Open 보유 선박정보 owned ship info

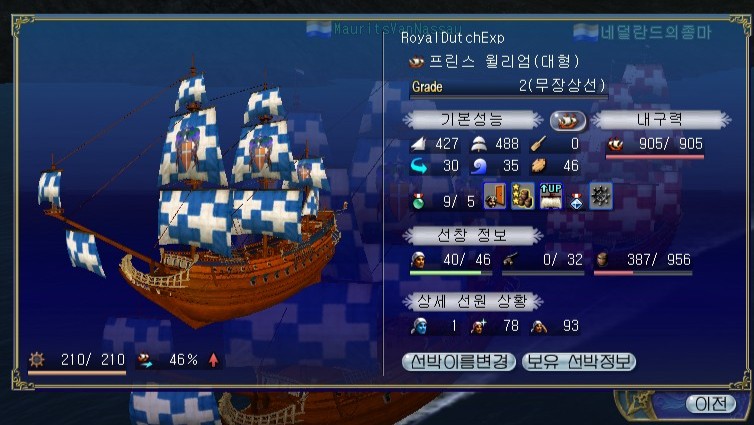578,362
